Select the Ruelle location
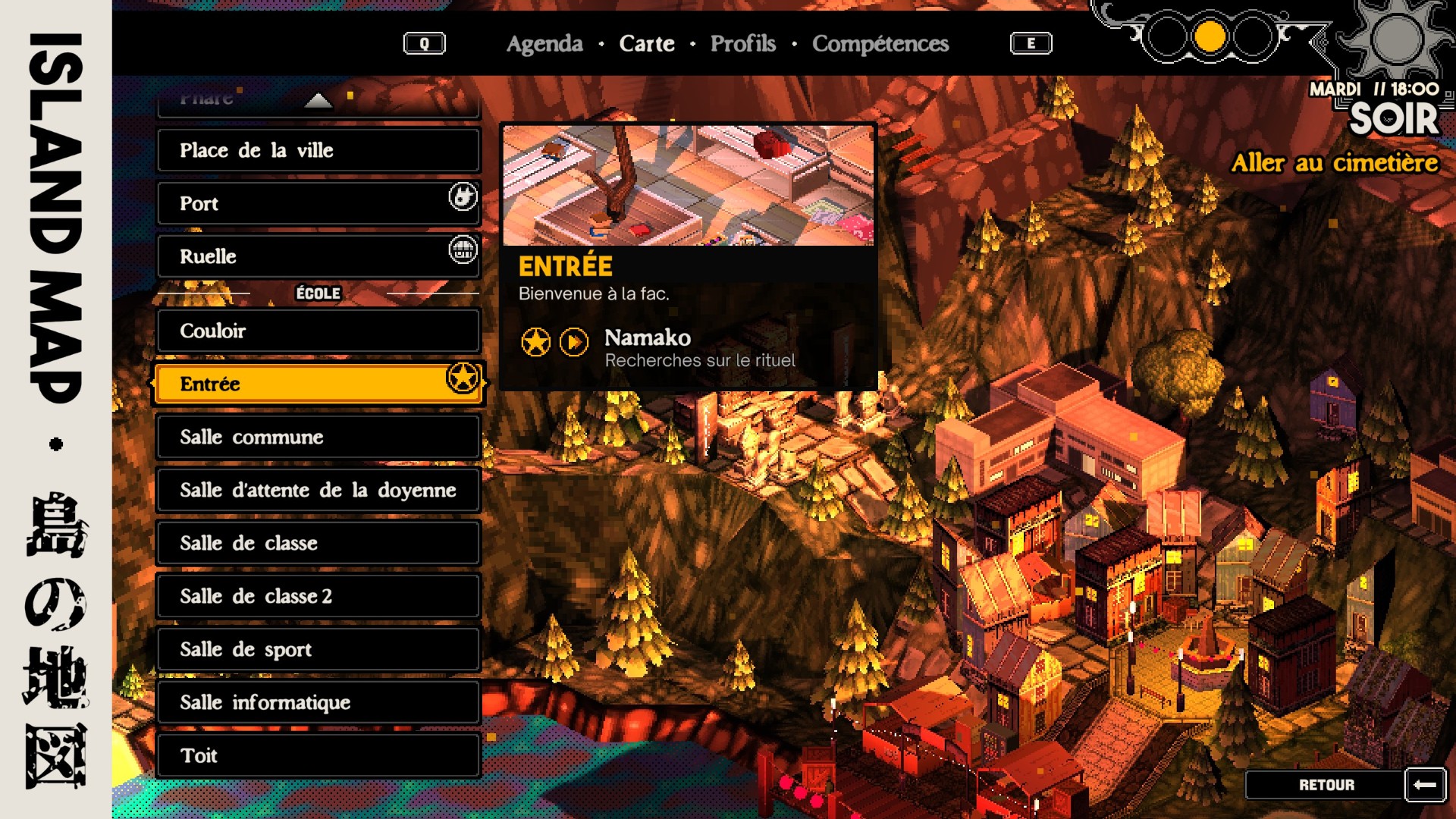Screen dimensions: 1456x819 (318, 256)
